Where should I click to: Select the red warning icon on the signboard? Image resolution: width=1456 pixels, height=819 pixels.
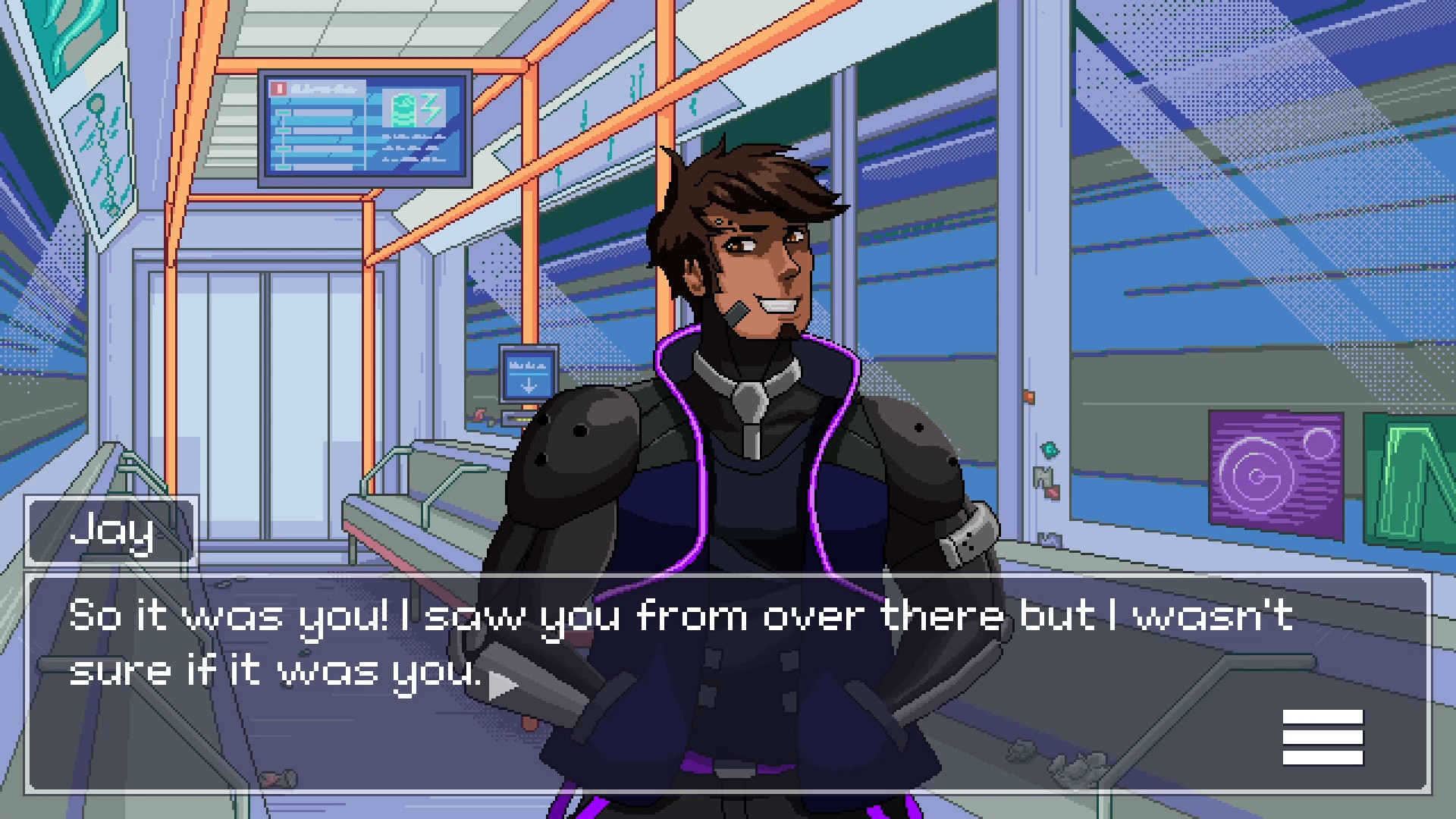278,87
